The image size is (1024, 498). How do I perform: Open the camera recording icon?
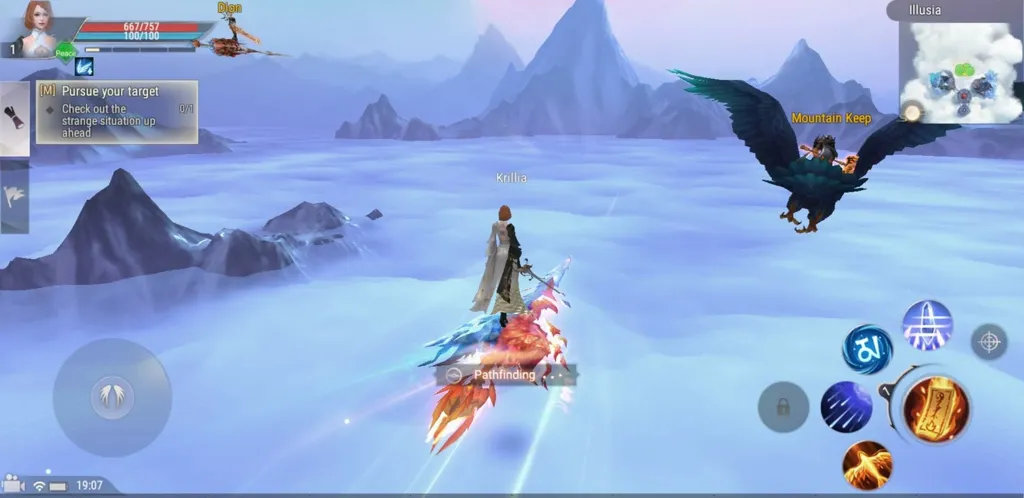13,485
